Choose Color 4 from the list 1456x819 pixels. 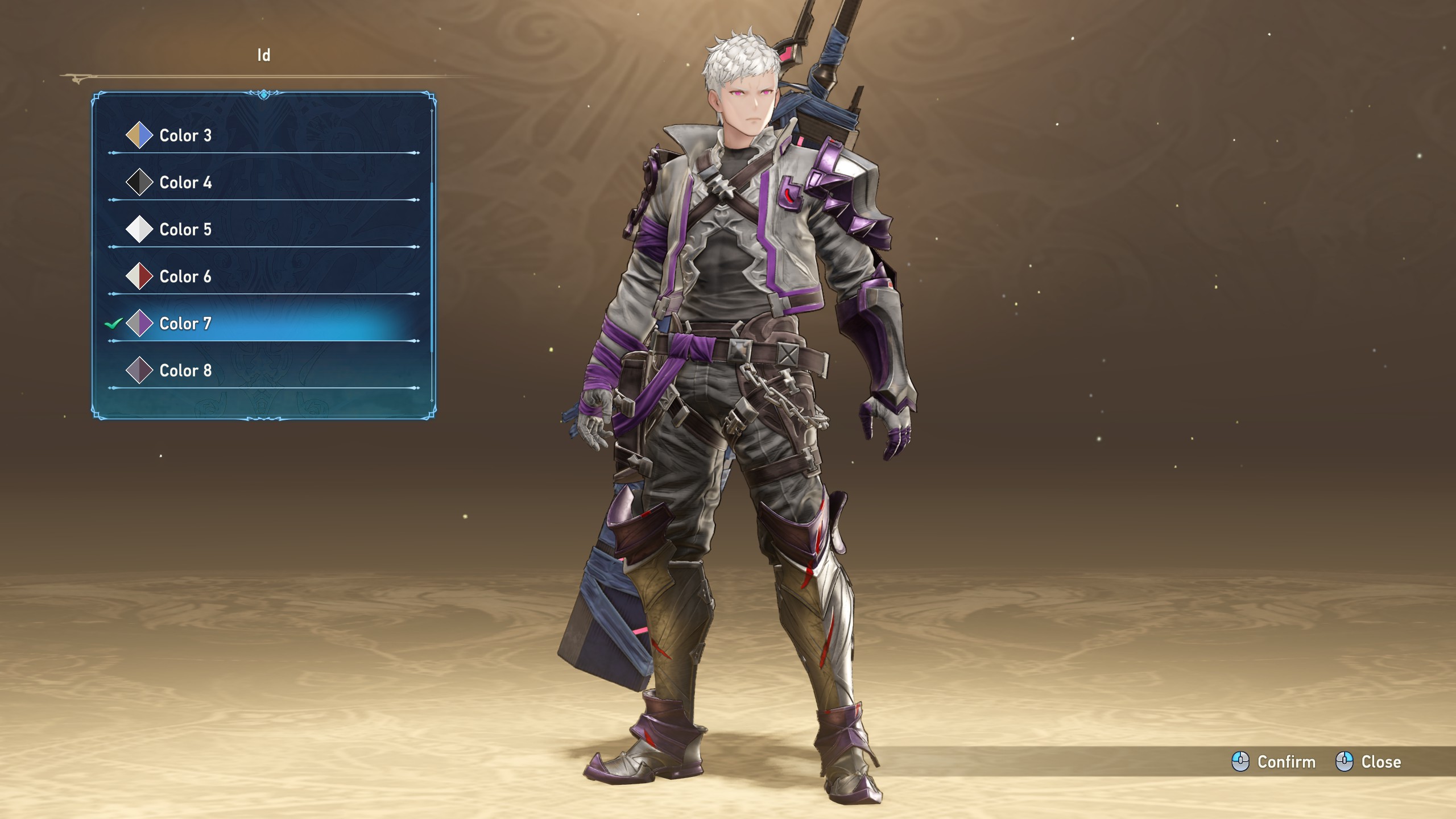pos(185,183)
